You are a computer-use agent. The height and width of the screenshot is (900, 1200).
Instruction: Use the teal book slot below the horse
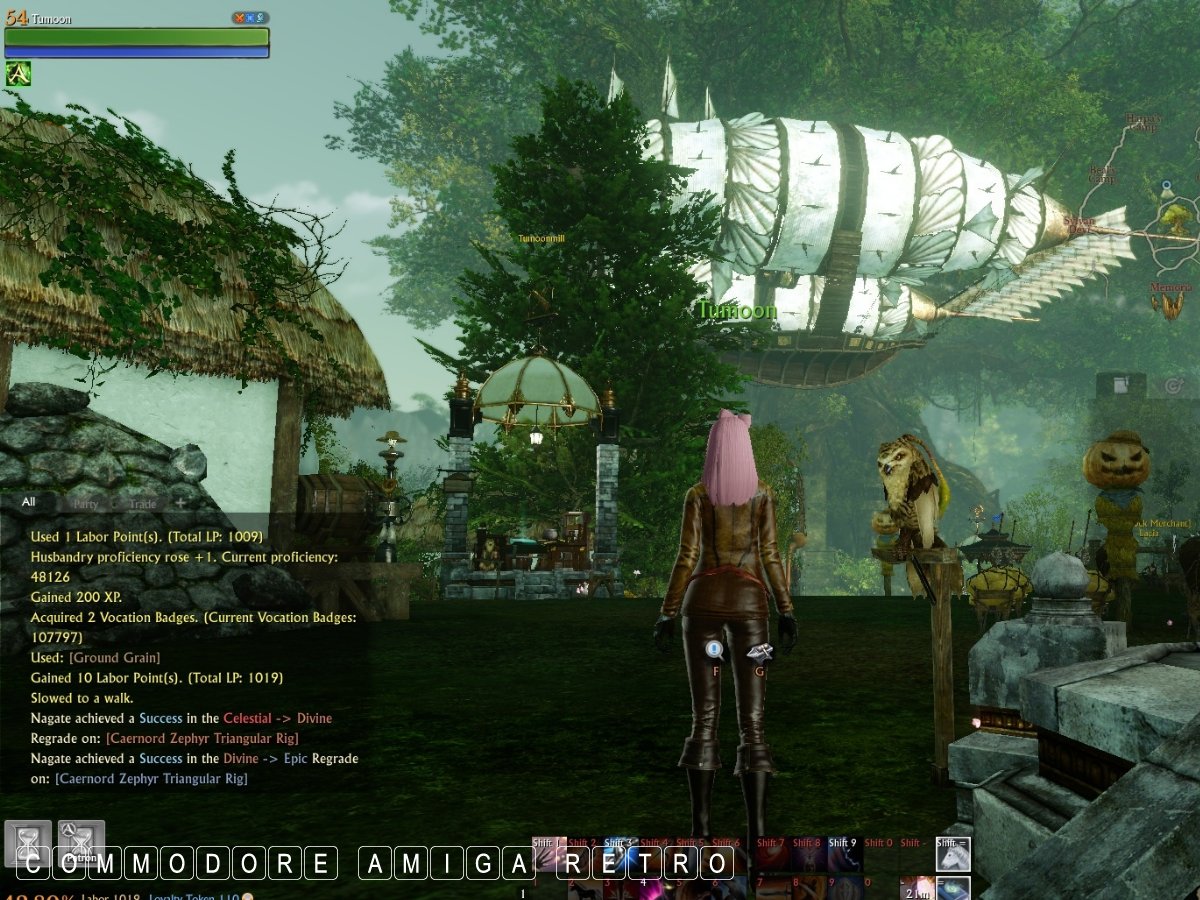click(x=953, y=888)
